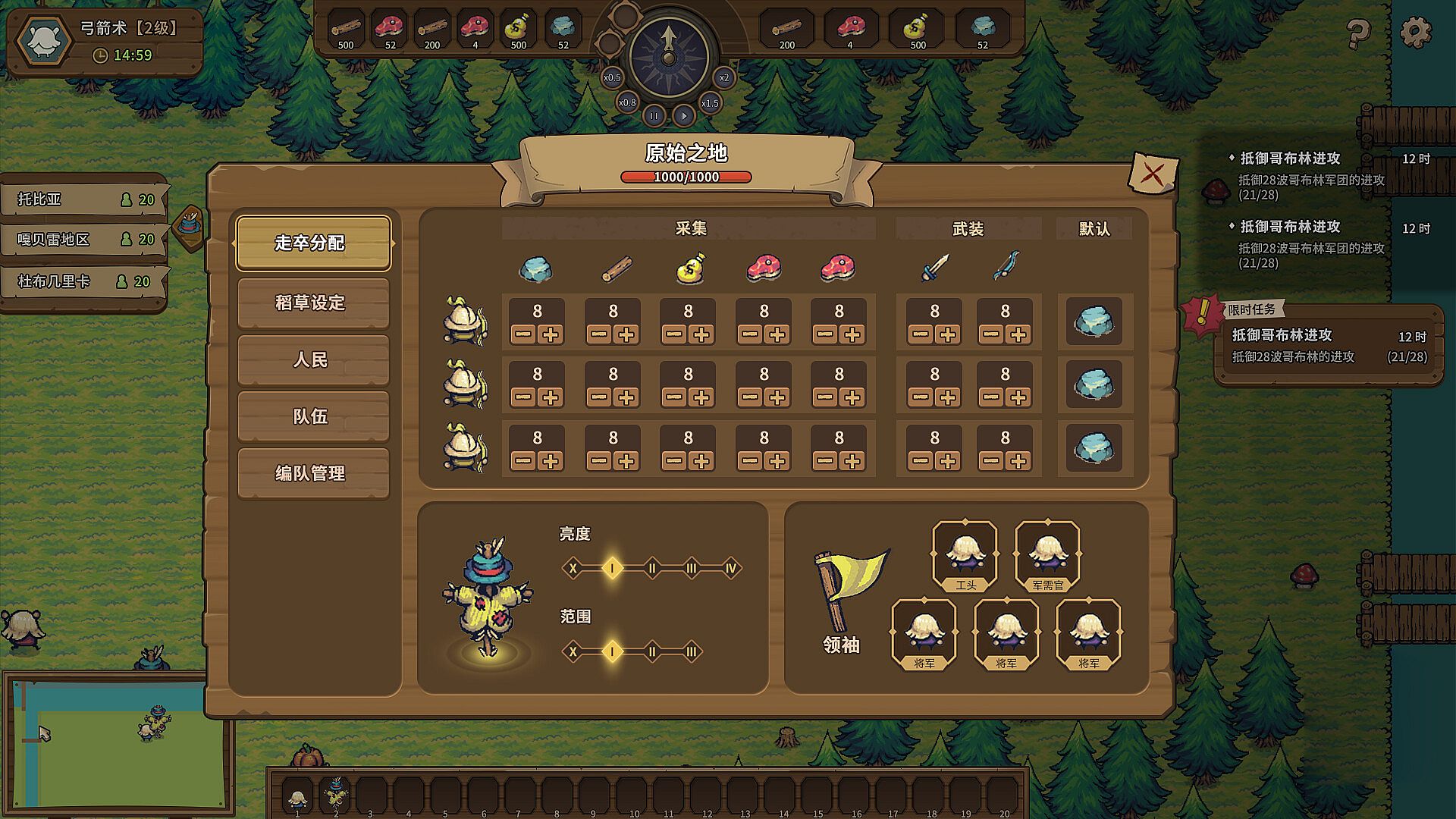
Task: Set 范围 slider to level III
Action: pyautogui.click(x=691, y=651)
